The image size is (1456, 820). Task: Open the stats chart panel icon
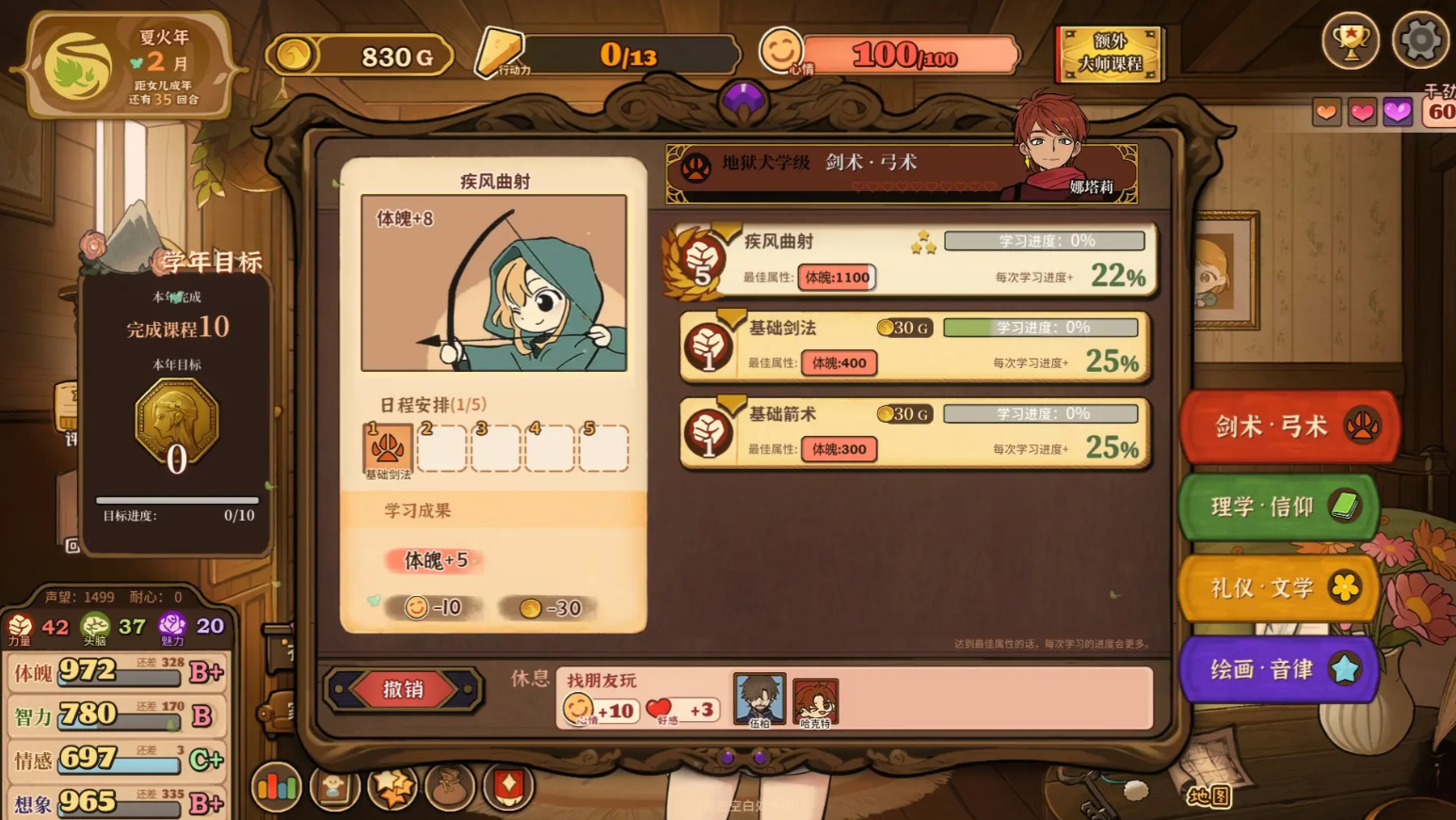click(276, 786)
